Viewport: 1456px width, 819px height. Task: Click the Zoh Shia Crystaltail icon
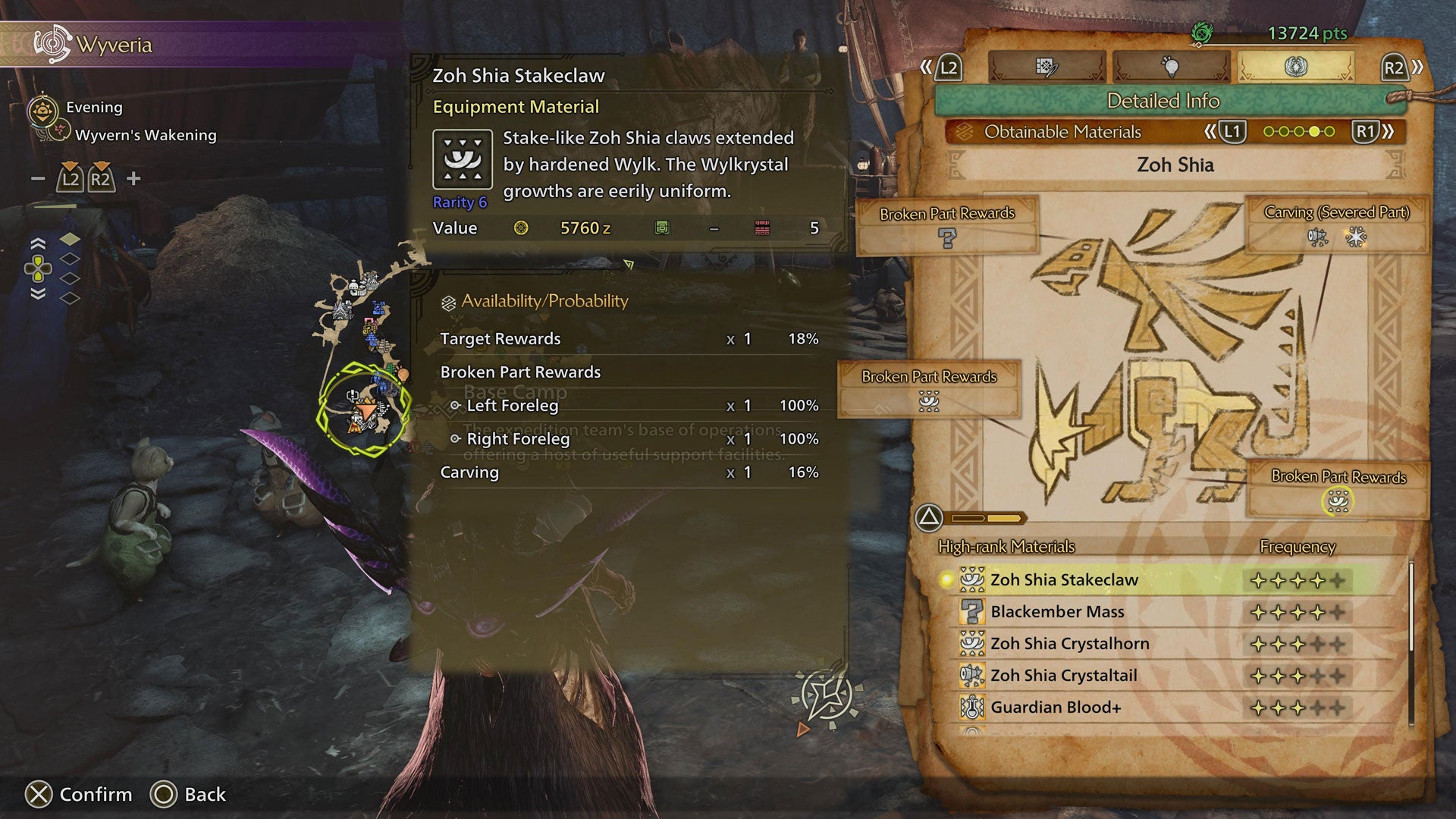point(974,675)
